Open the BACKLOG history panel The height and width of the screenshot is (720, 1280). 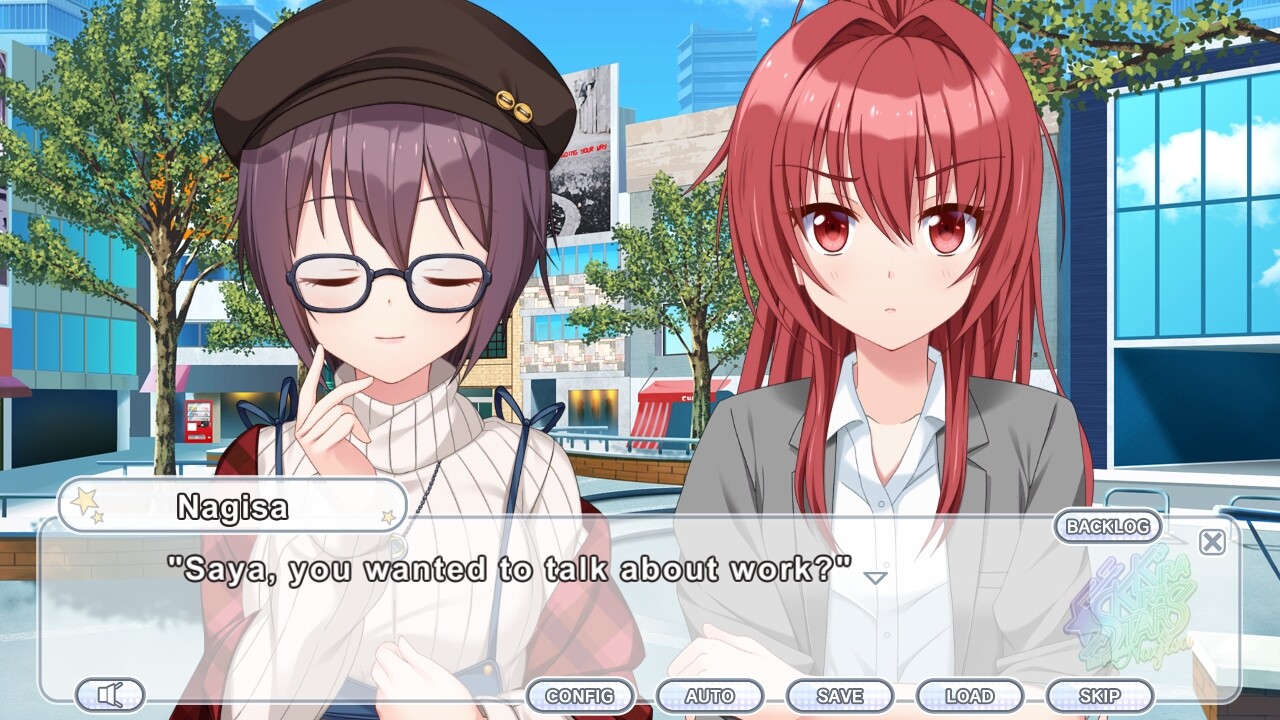pyautogui.click(x=1108, y=527)
